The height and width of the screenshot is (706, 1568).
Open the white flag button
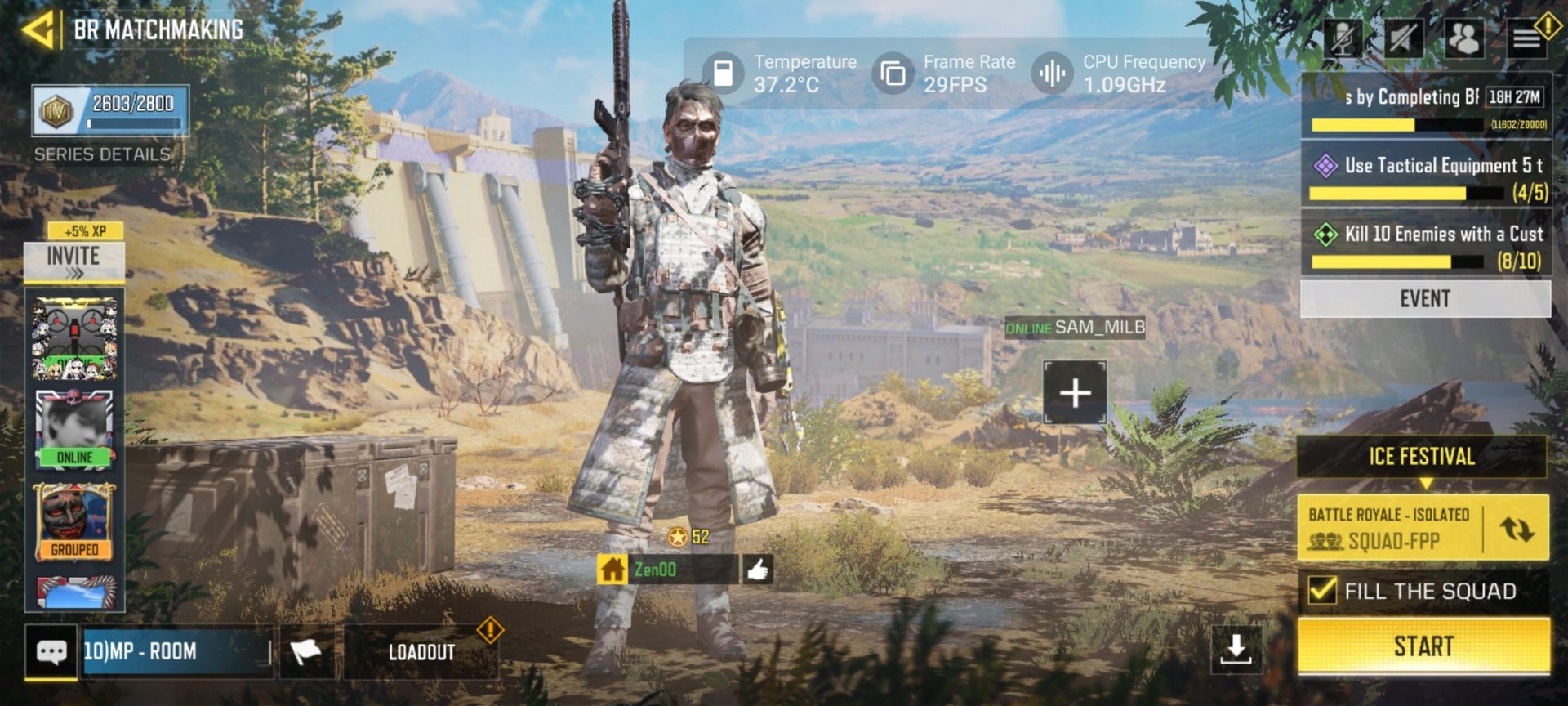point(306,651)
